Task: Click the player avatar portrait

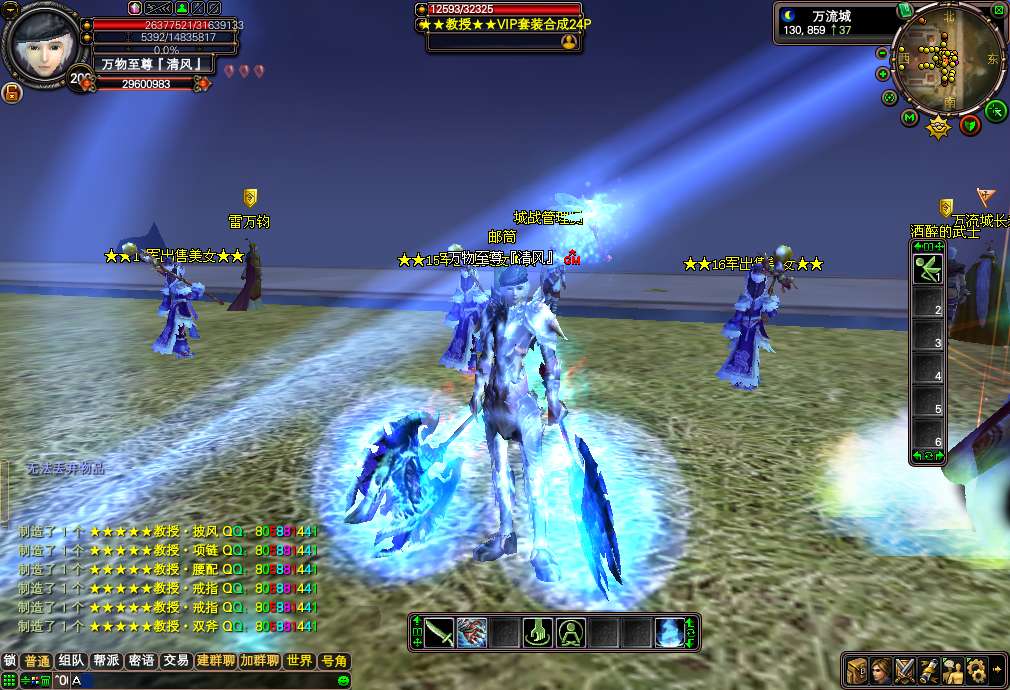Action: click(42, 45)
